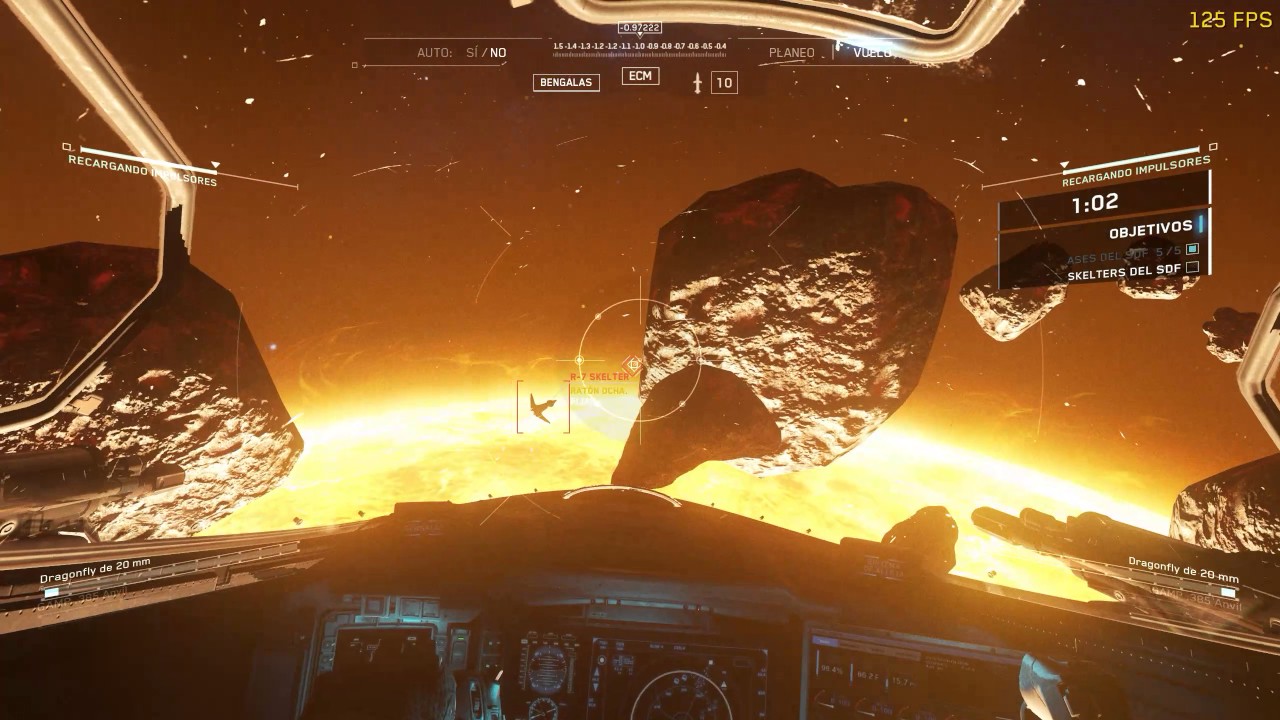The width and height of the screenshot is (1280, 720).
Task: Switch flight mode to PLANEO
Action: [x=791, y=52]
